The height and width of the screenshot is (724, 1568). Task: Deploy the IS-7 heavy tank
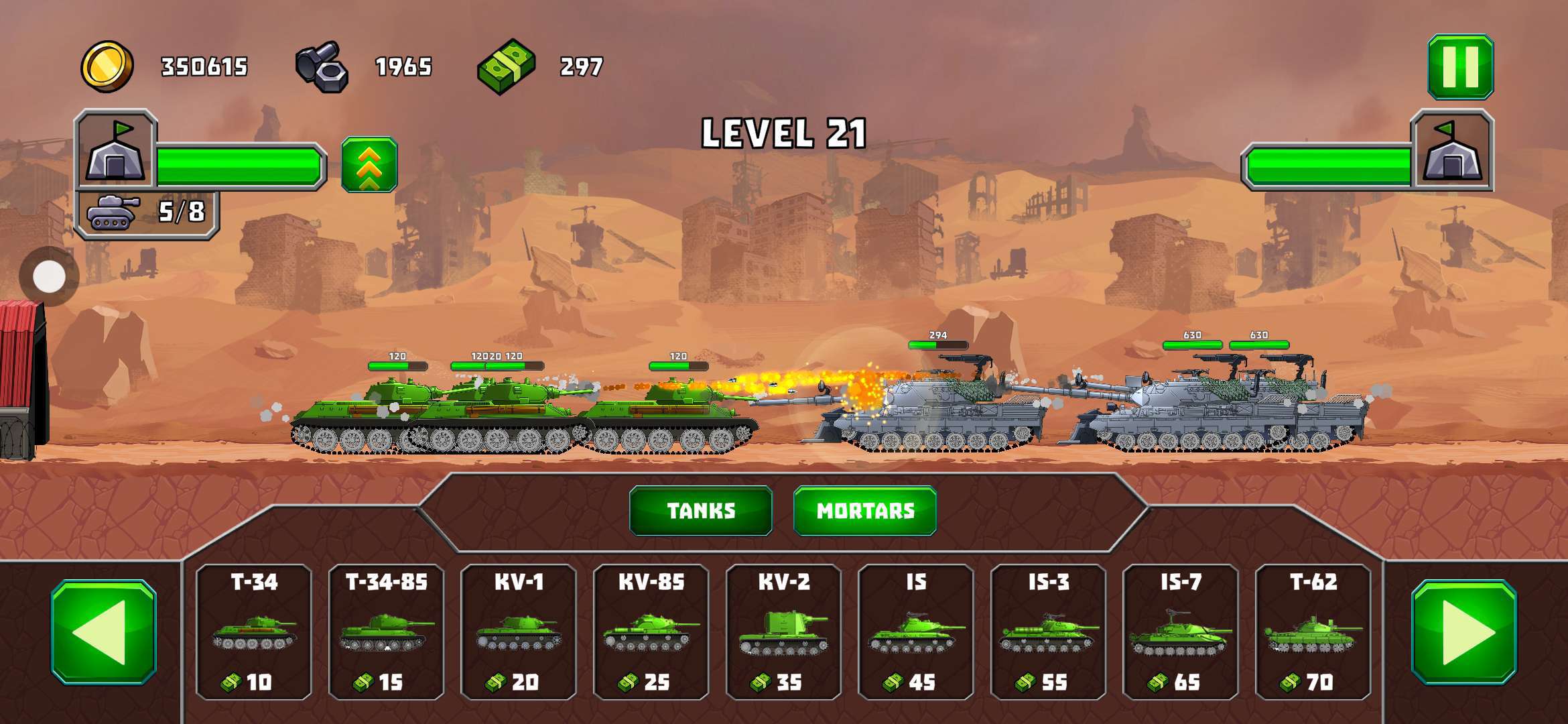1181,631
